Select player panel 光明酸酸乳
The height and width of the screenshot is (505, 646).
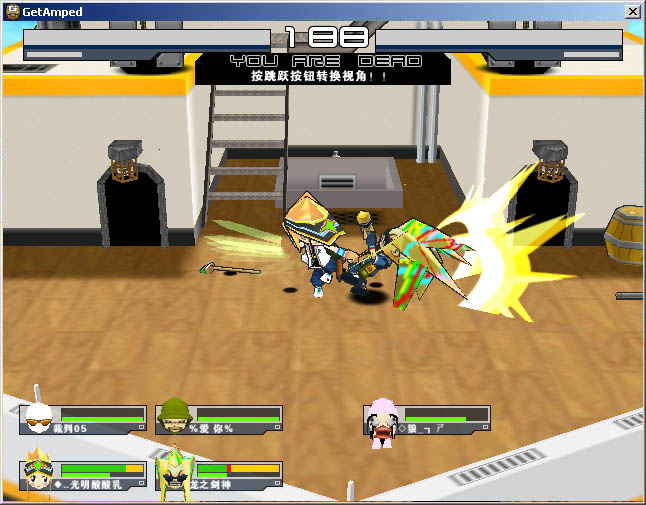[84, 475]
